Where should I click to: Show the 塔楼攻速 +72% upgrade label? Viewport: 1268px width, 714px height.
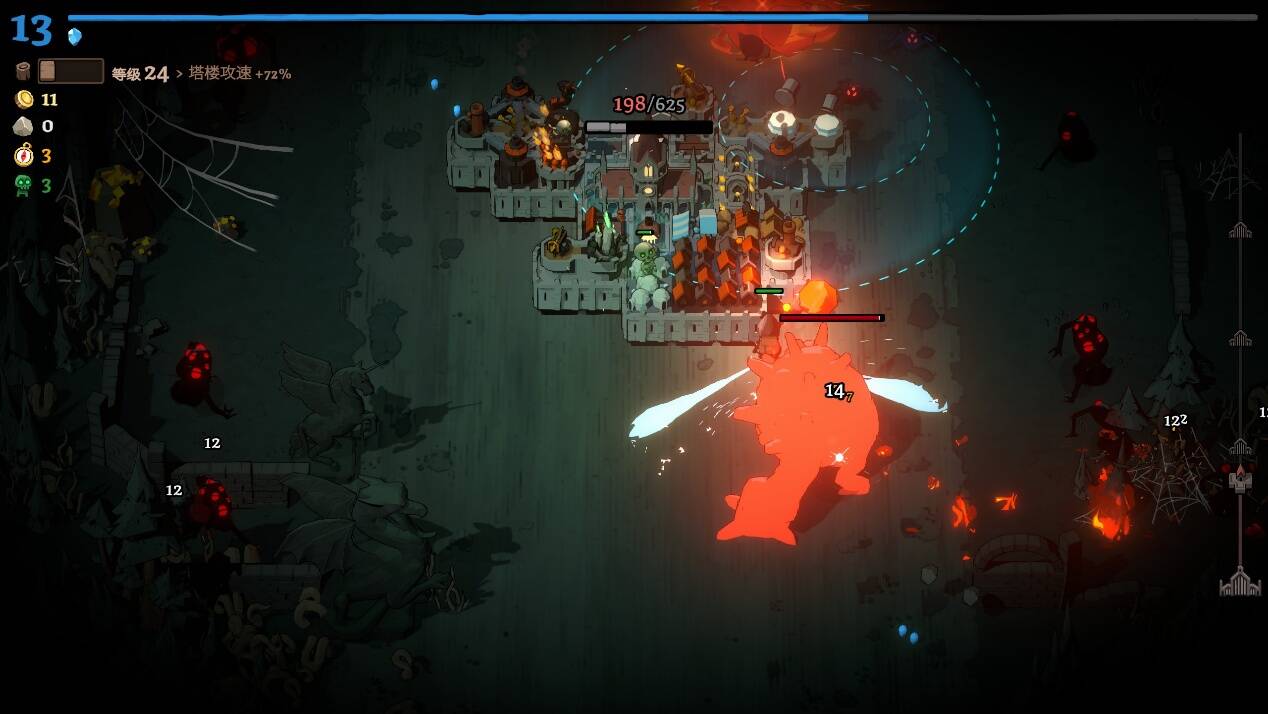coord(239,73)
